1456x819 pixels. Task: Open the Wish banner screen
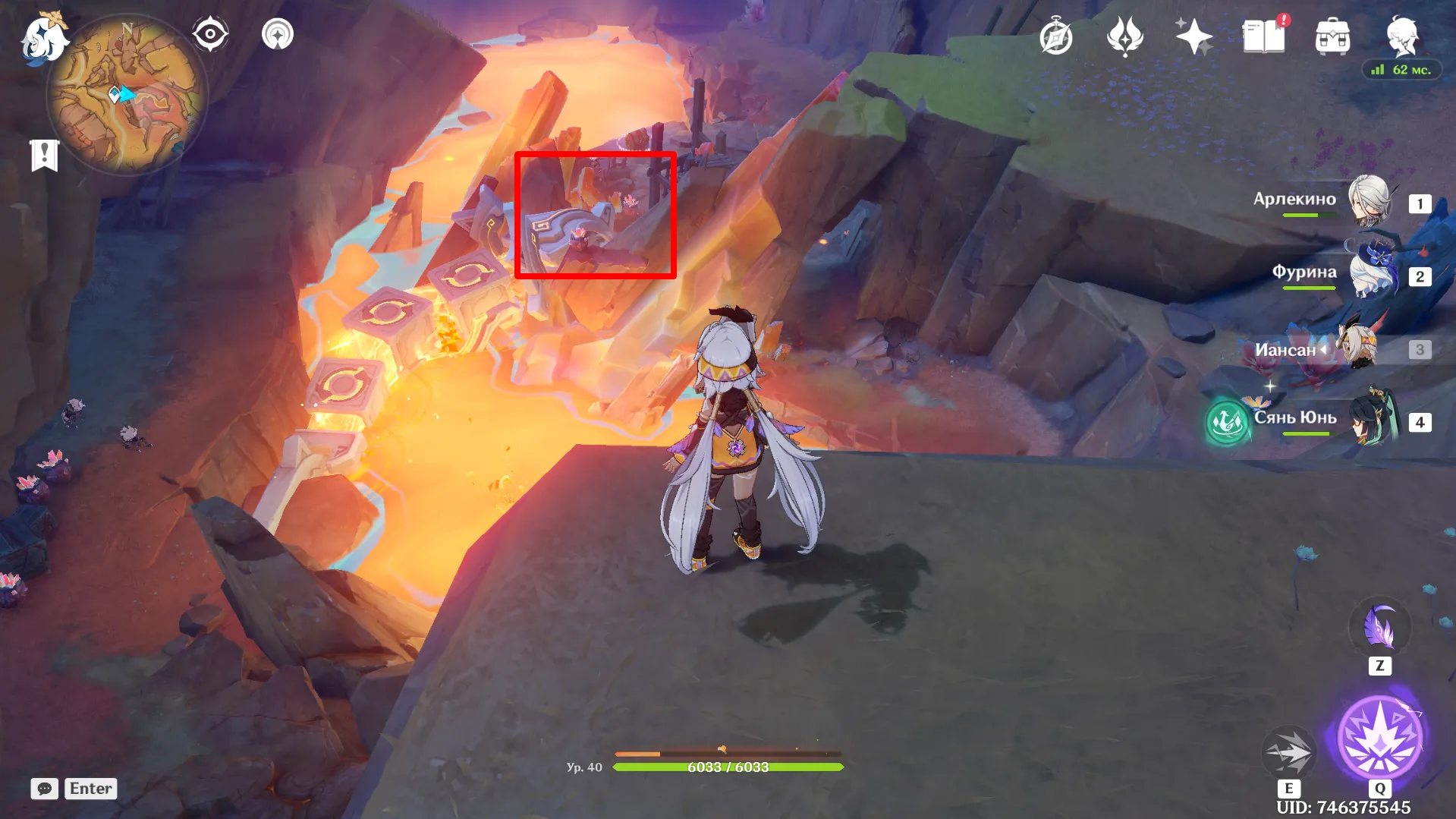point(1126,36)
